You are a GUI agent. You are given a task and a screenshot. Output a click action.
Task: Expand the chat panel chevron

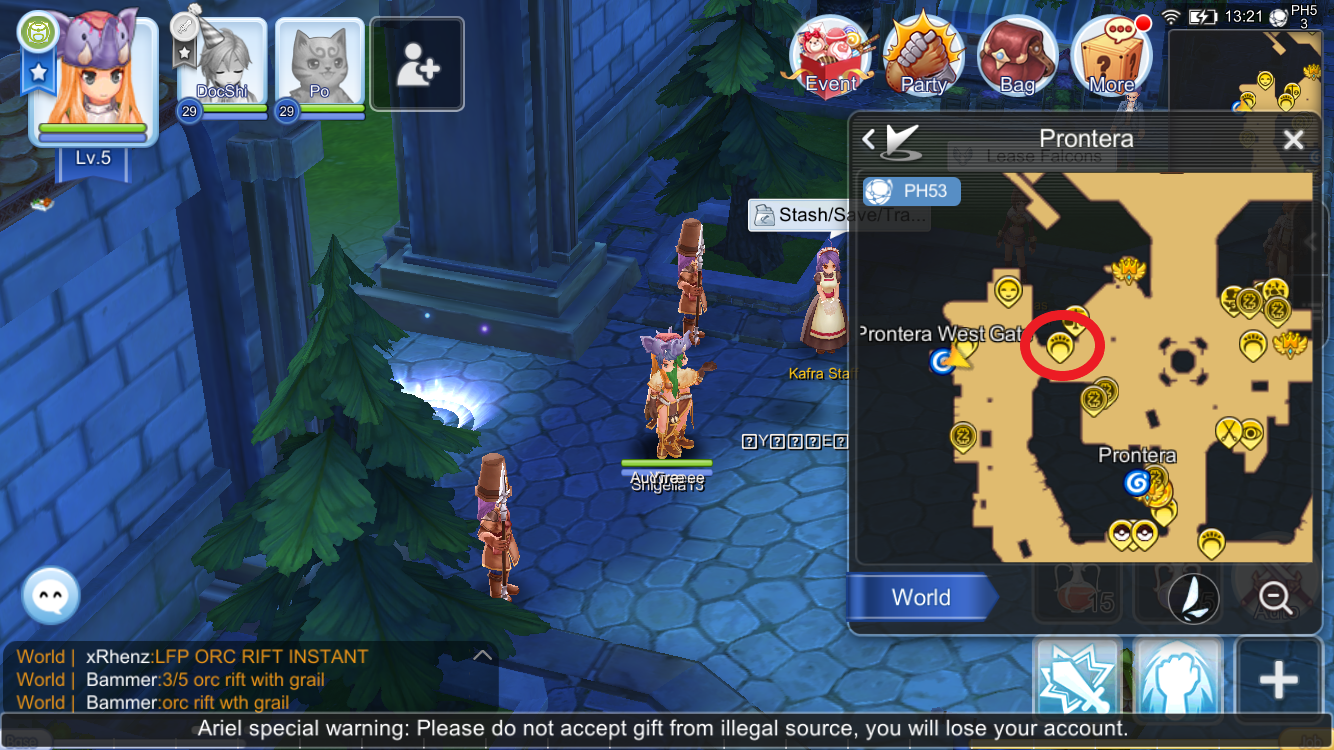[x=482, y=655]
